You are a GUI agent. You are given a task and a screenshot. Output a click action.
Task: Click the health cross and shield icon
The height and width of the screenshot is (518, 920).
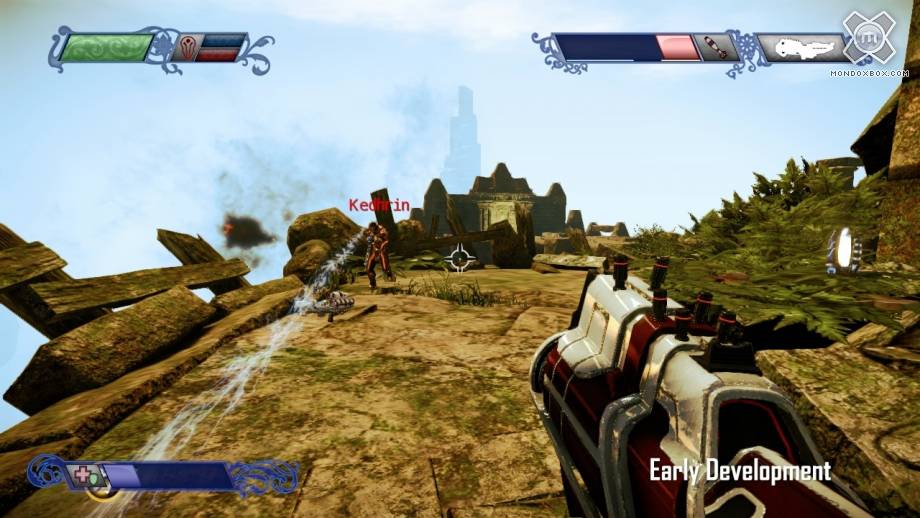[84, 474]
